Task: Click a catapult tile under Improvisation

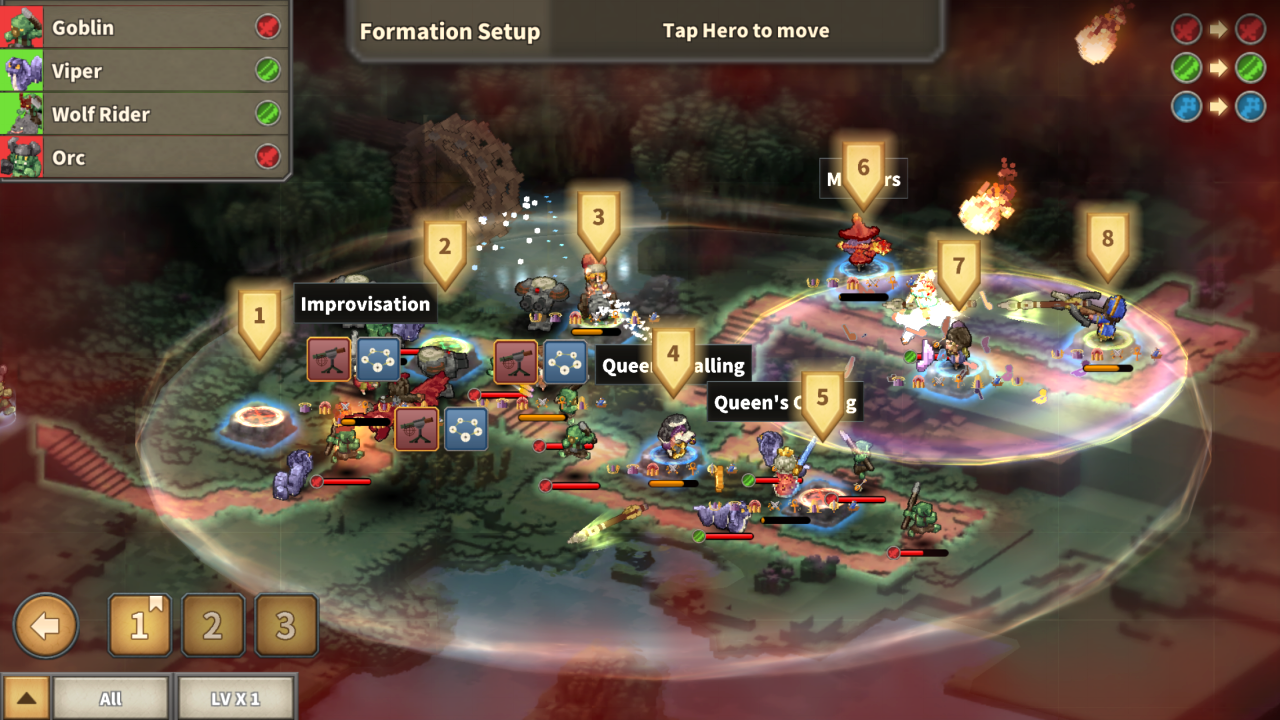Action: tap(327, 358)
